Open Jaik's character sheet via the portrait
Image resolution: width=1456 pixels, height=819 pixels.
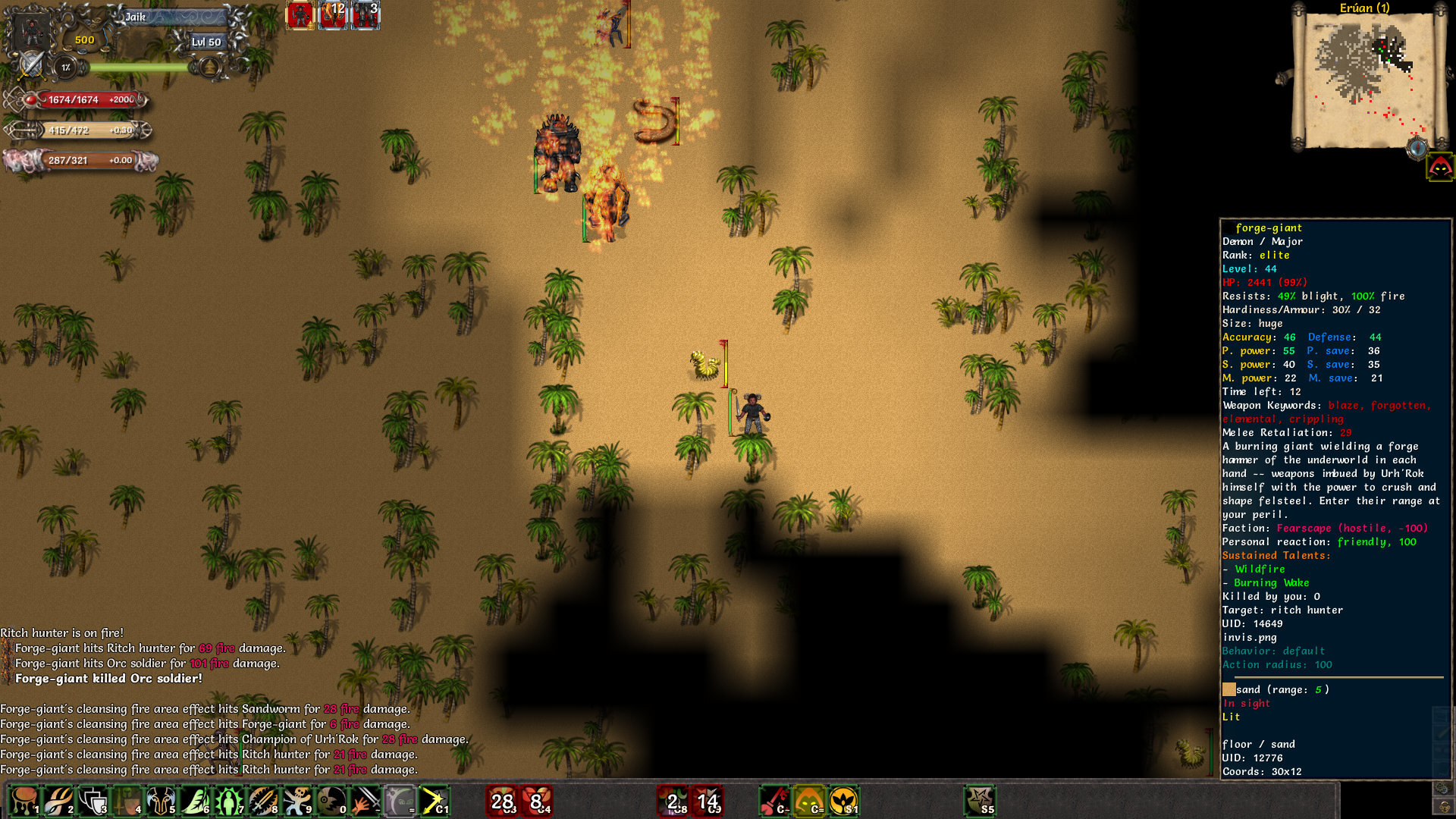[30, 32]
